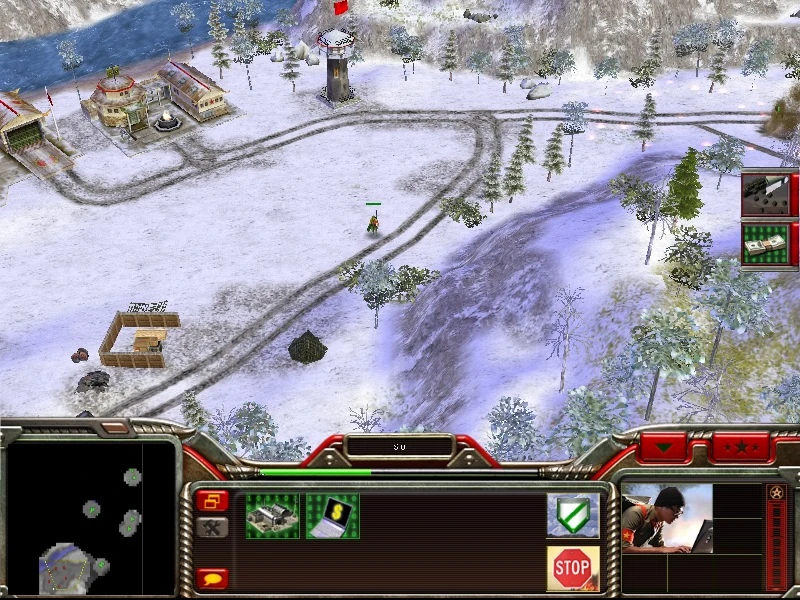The height and width of the screenshot is (600, 800).
Task: Toggle the green shield guard mode
Action: [572, 515]
